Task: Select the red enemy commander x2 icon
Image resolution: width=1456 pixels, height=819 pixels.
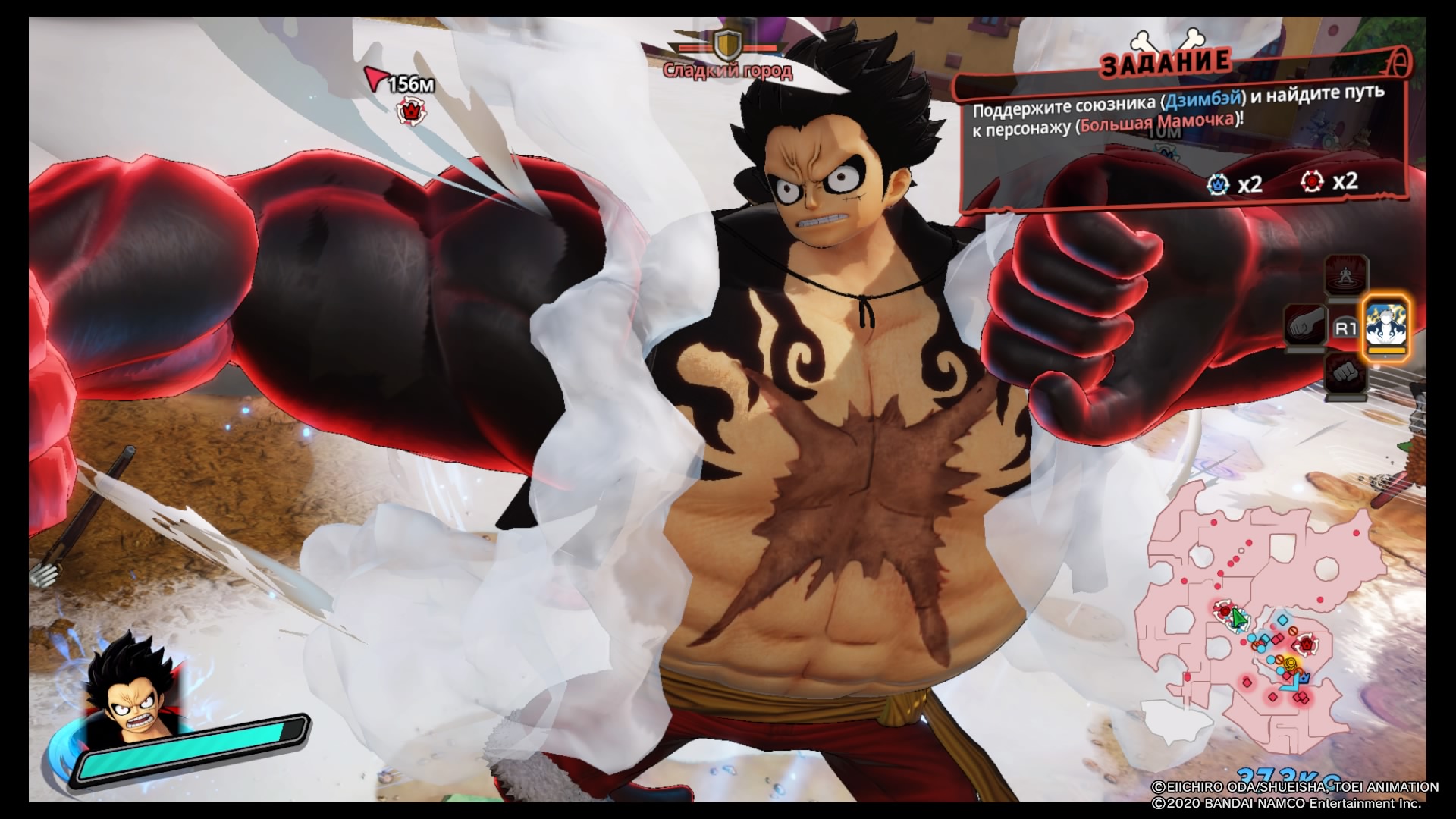Action: click(1312, 182)
